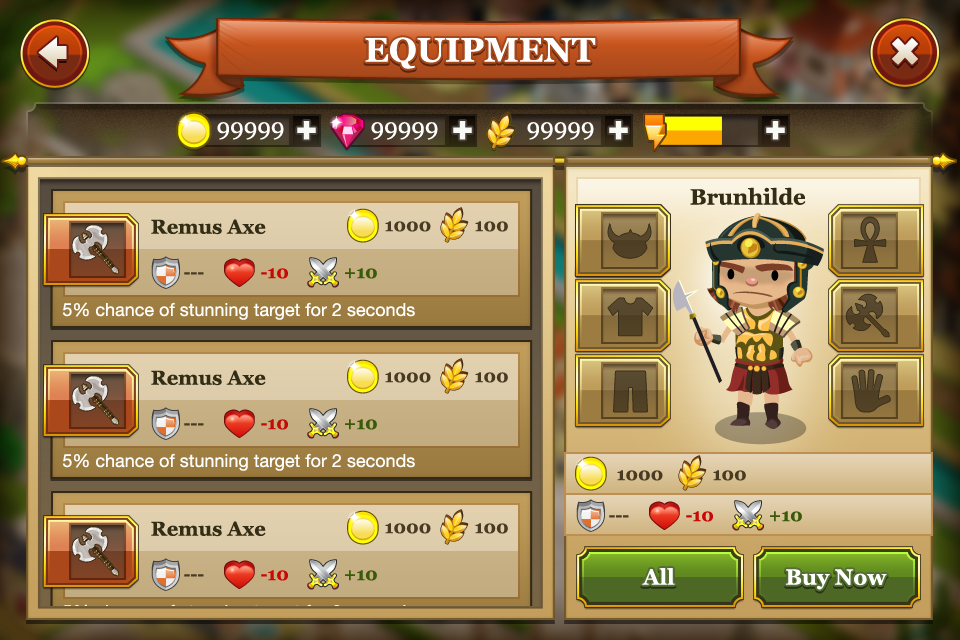Image resolution: width=960 pixels, height=640 pixels.
Task: Add more wheat with plus button
Action: click(618, 130)
